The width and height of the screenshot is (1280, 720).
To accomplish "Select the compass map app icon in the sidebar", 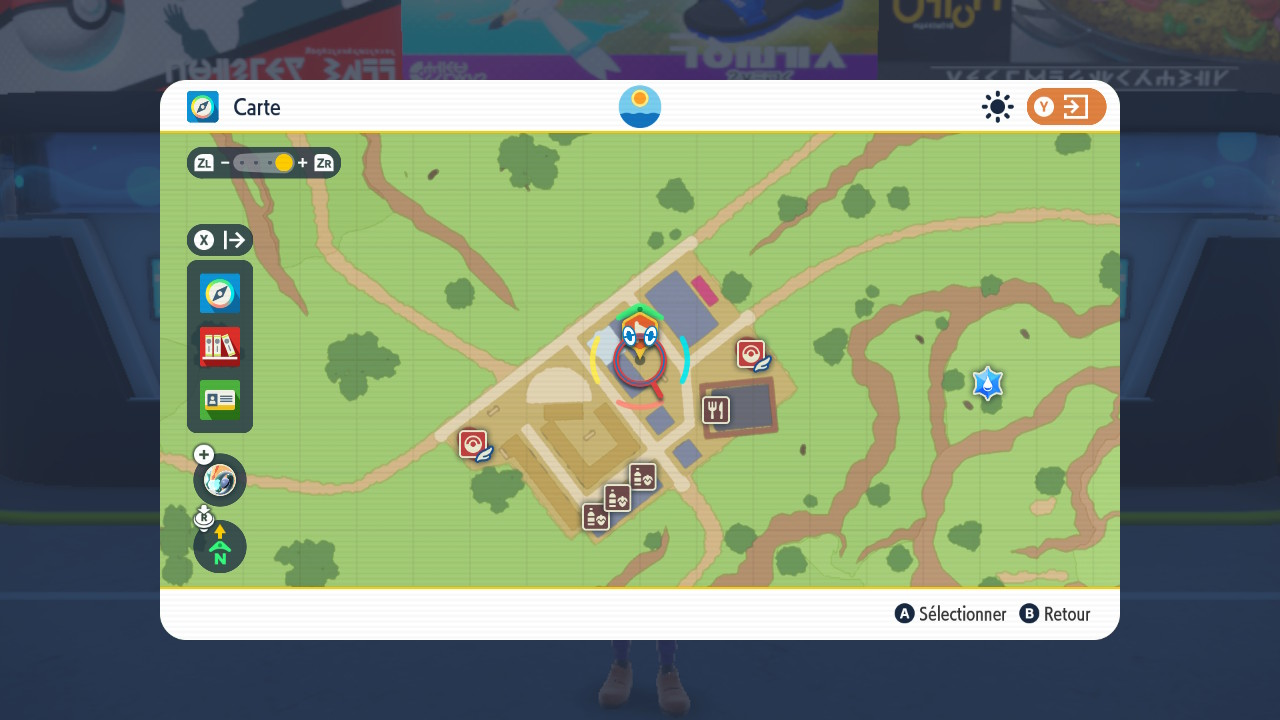I will 220,294.
